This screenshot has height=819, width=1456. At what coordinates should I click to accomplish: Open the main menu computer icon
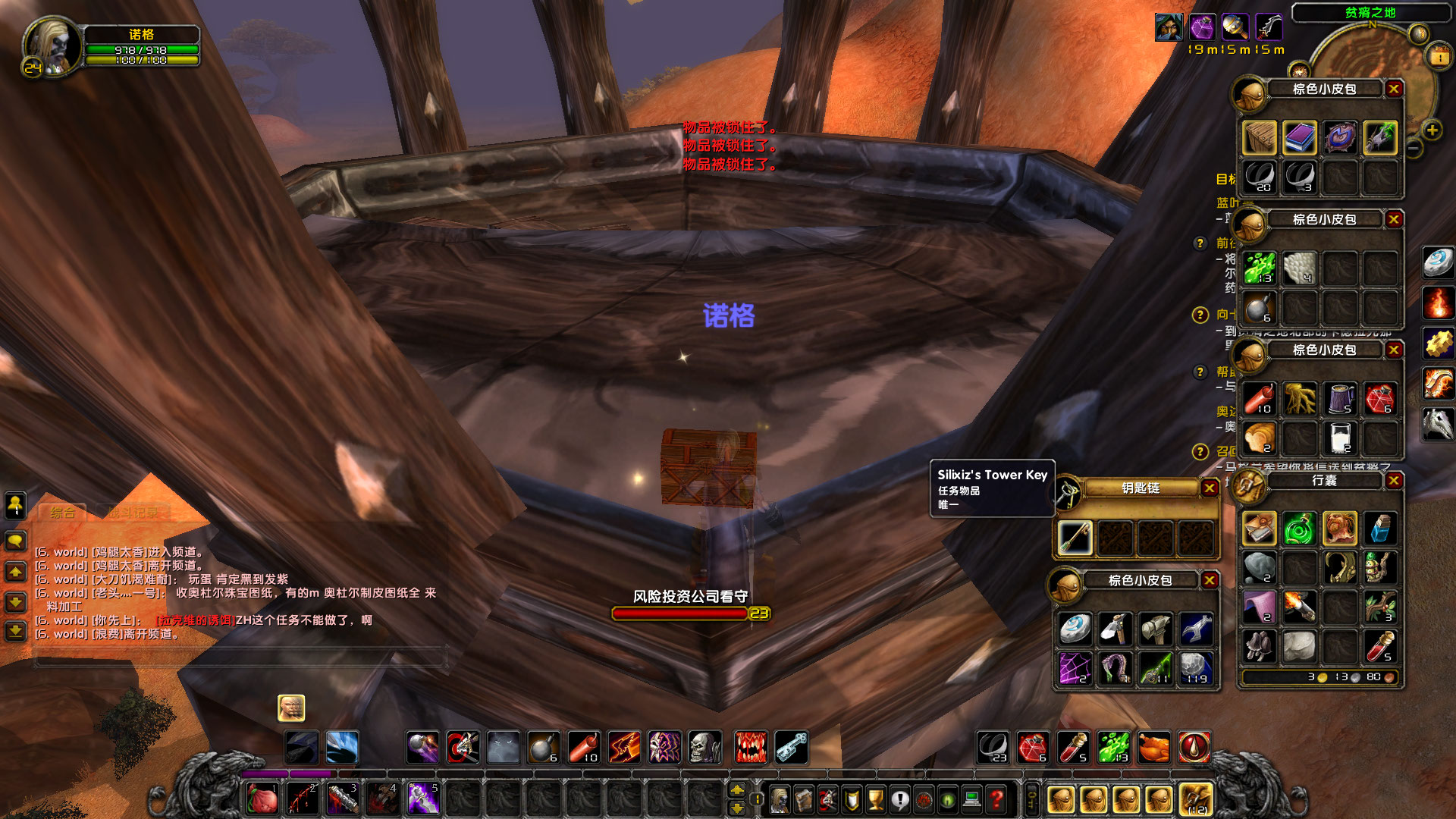pos(972,798)
